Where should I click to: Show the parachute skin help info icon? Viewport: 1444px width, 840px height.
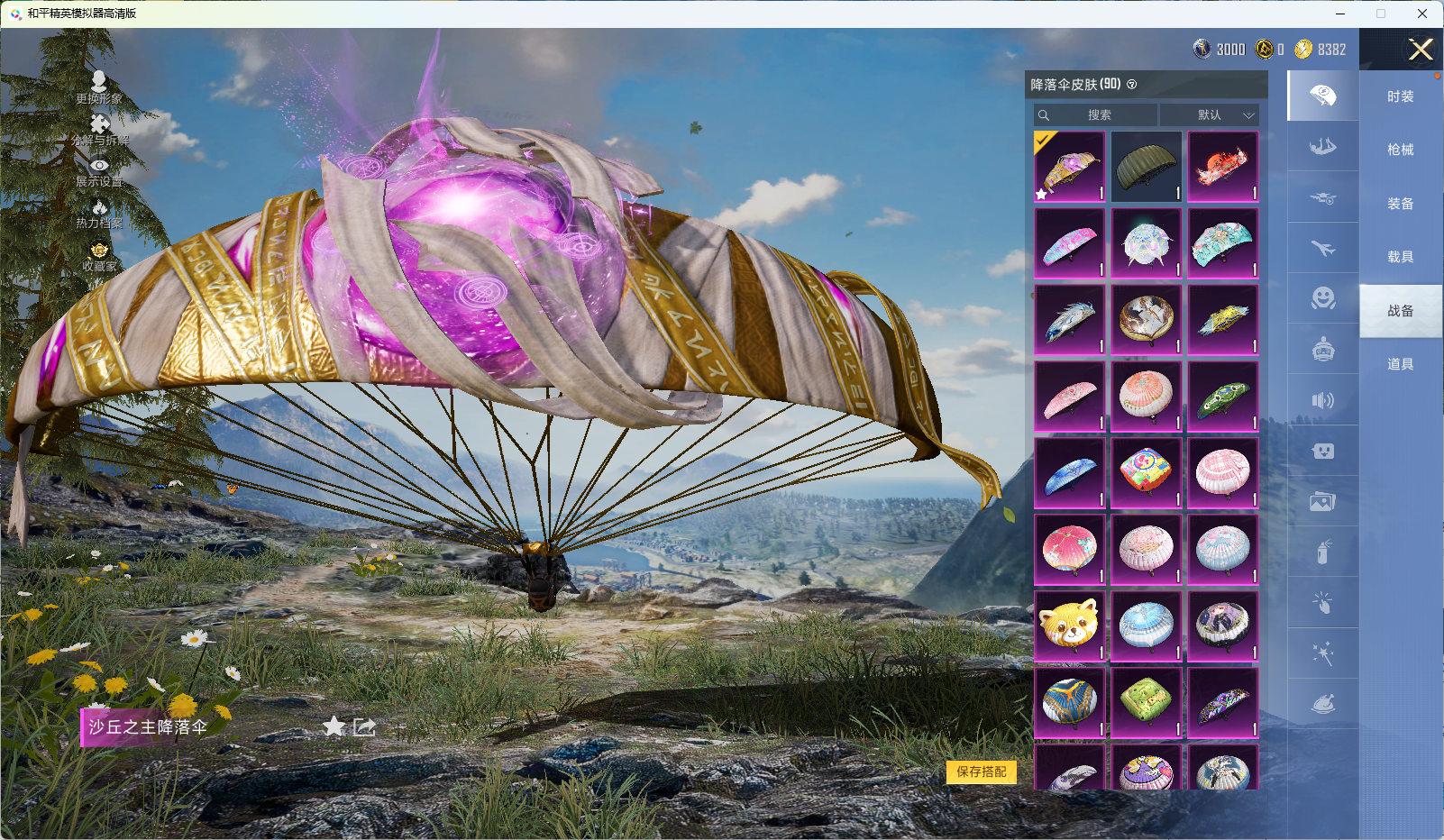coord(1132,85)
